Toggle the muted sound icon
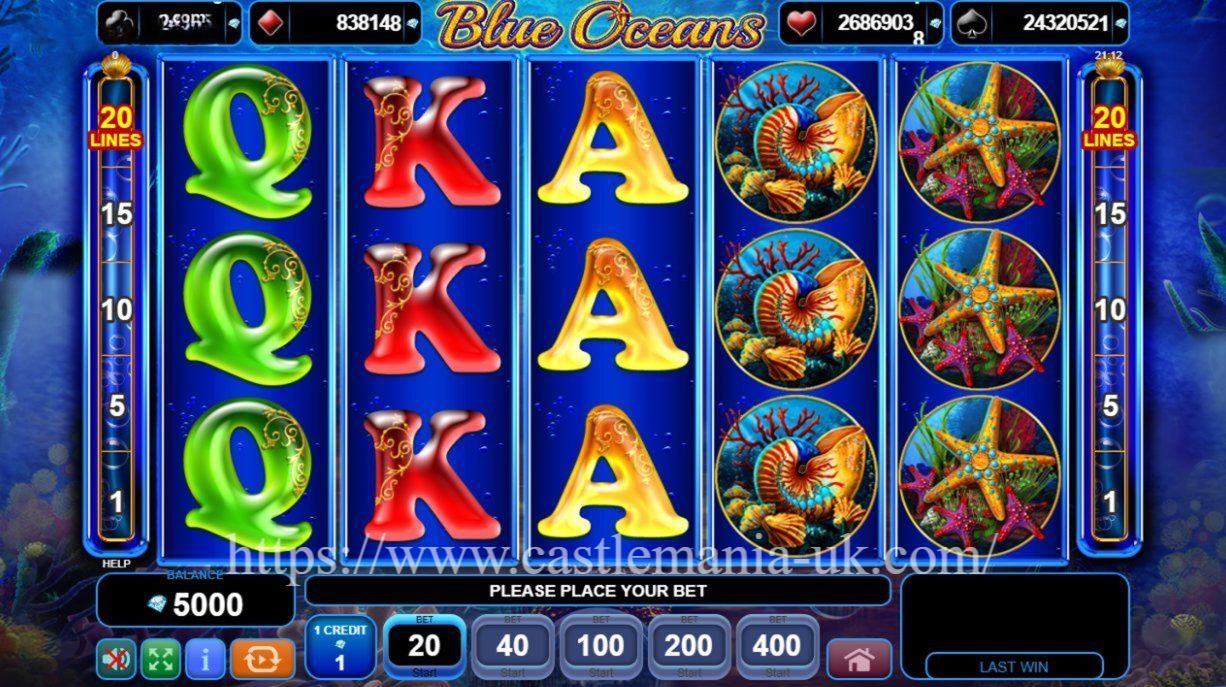 [x=116, y=659]
